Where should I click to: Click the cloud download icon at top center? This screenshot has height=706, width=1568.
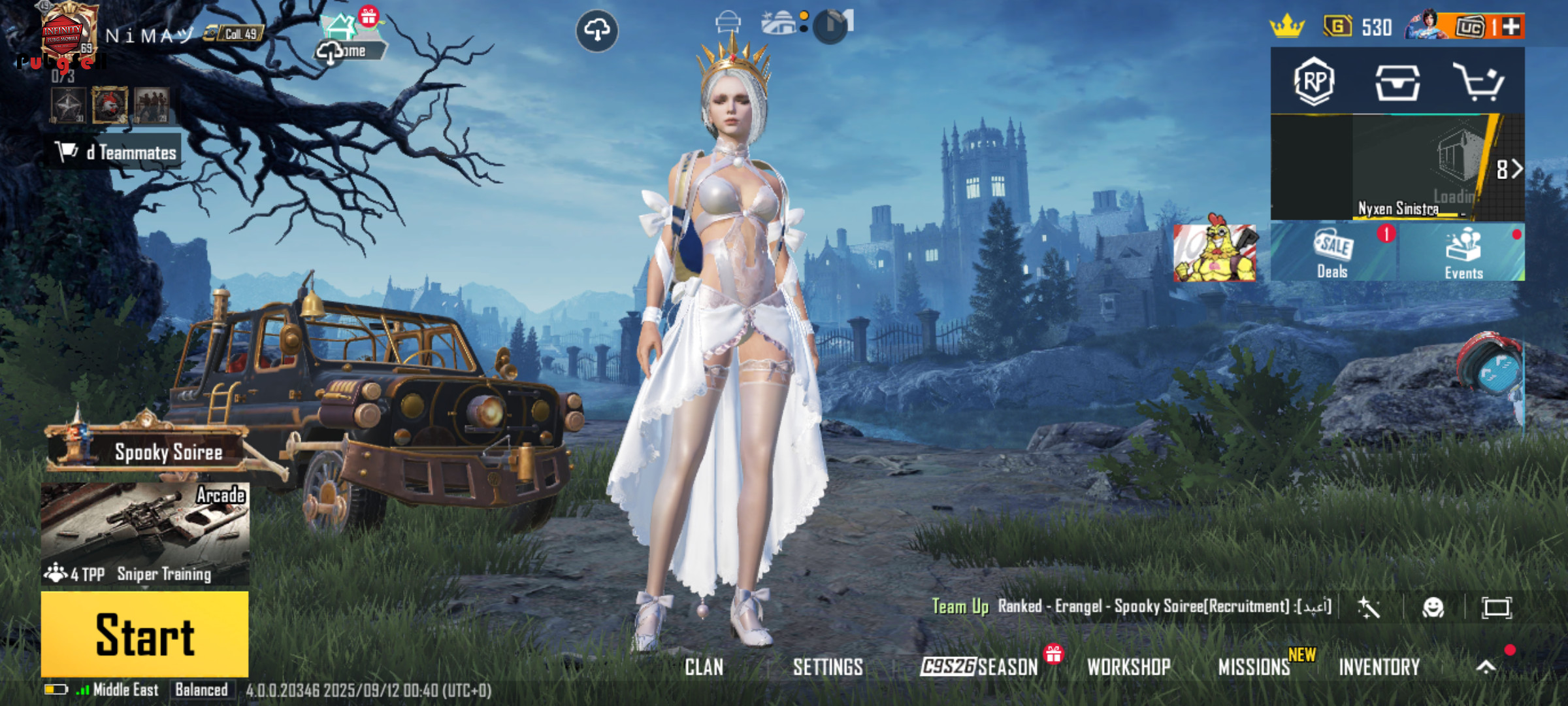pos(596,30)
